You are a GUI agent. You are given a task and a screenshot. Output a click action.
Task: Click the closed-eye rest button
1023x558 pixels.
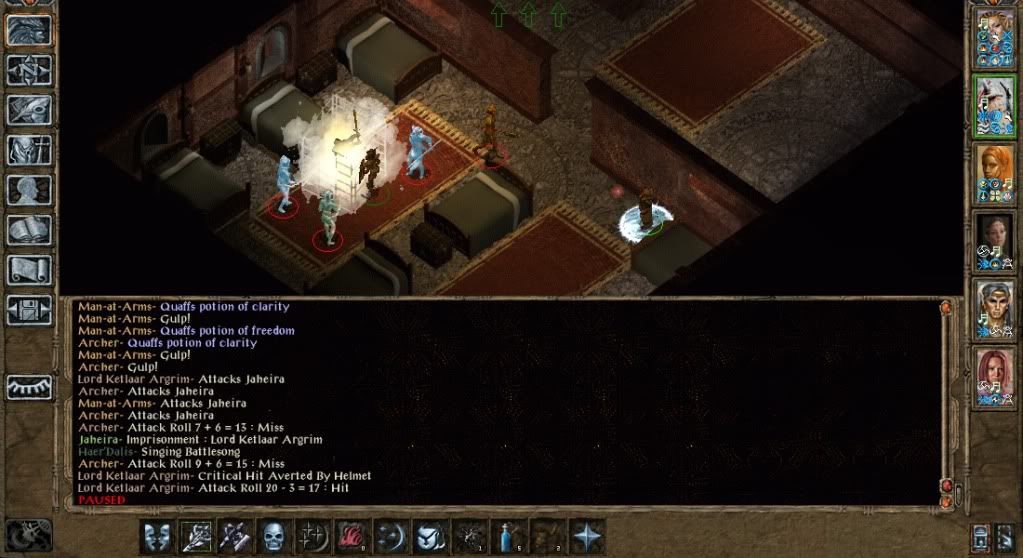[x=29, y=387]
